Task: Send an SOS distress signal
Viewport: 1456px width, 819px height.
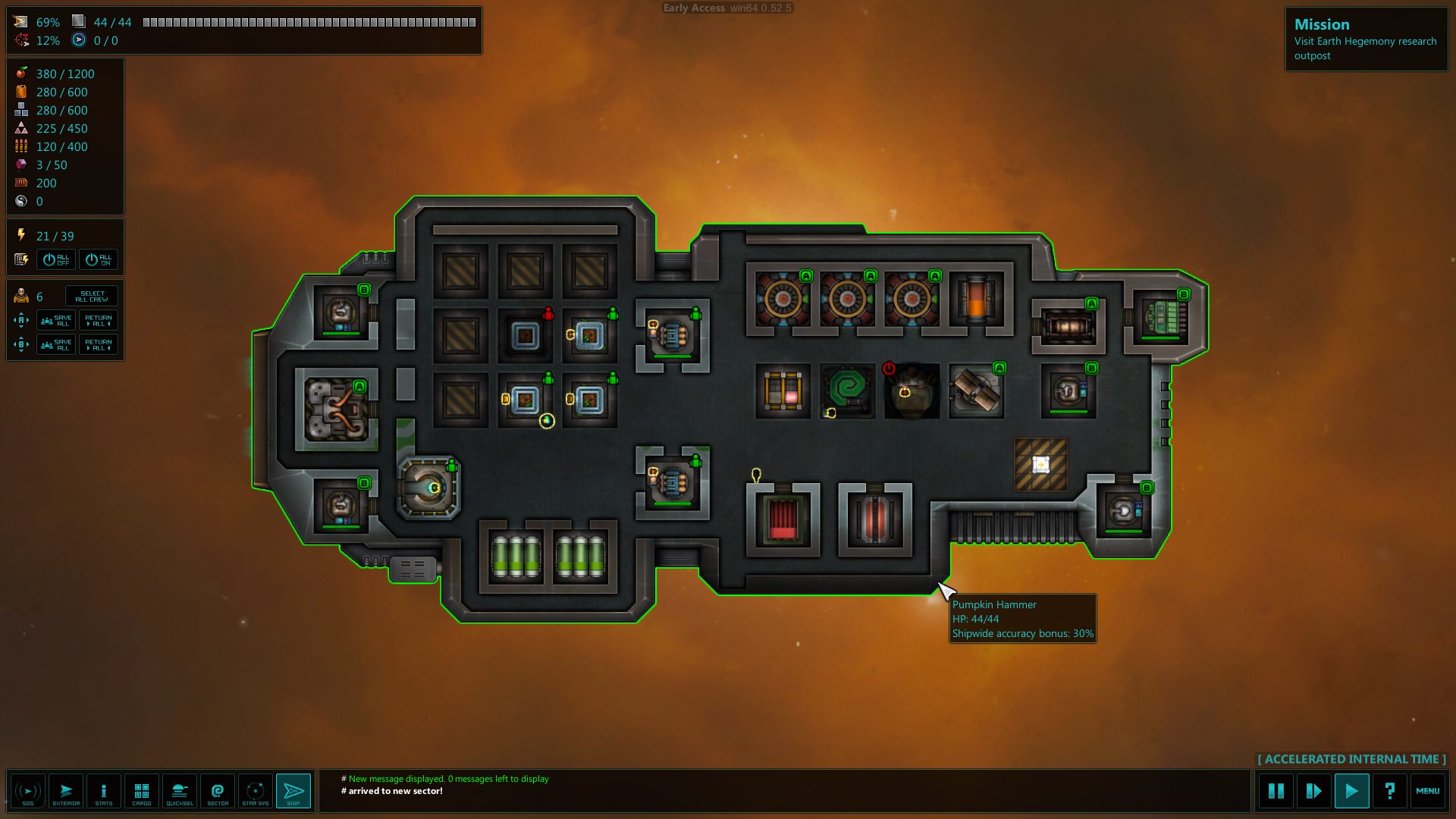Action: pos(28,792)
